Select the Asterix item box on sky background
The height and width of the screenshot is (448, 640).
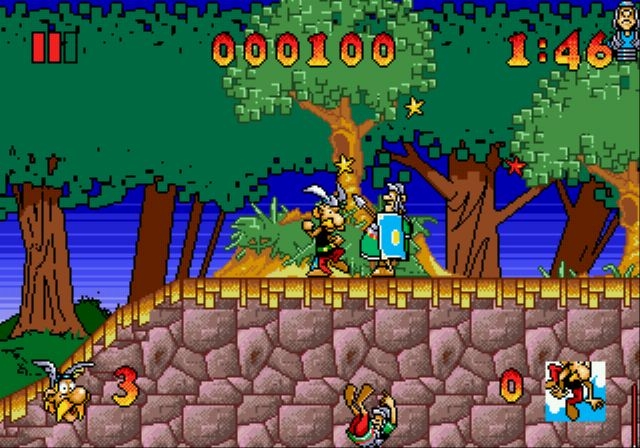point(575,389)
